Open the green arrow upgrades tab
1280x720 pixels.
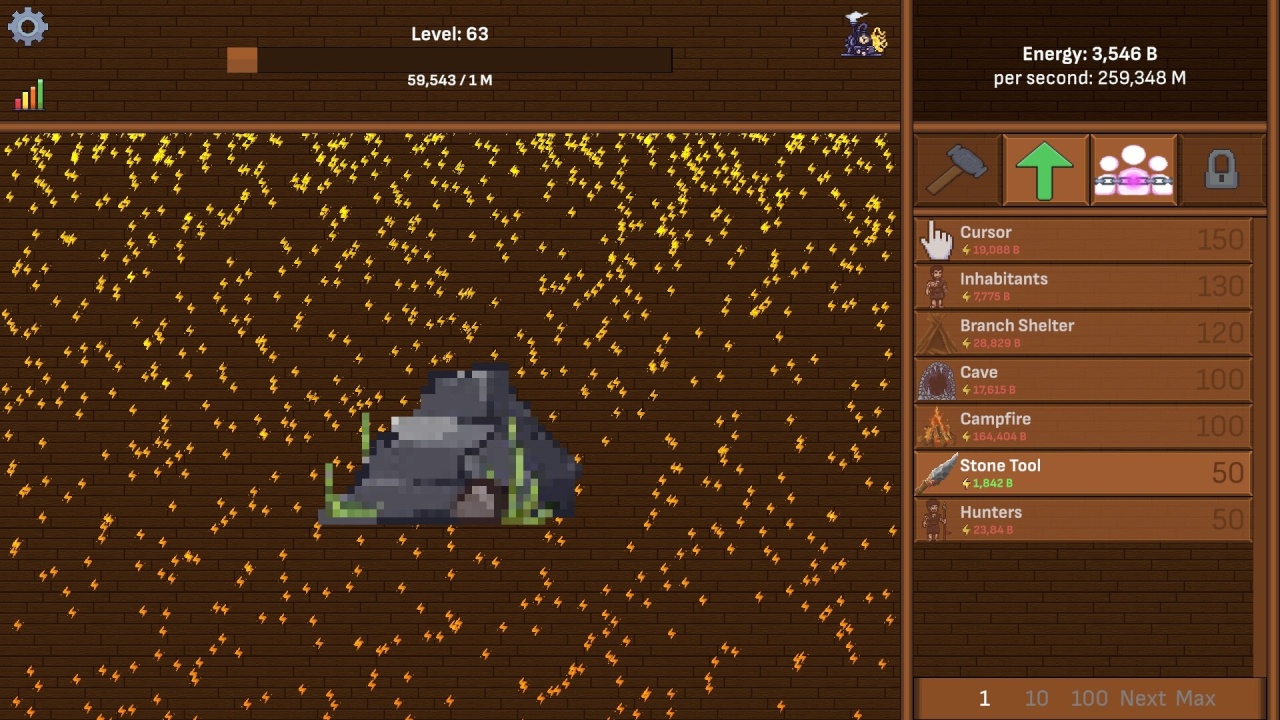(1045, 170)
